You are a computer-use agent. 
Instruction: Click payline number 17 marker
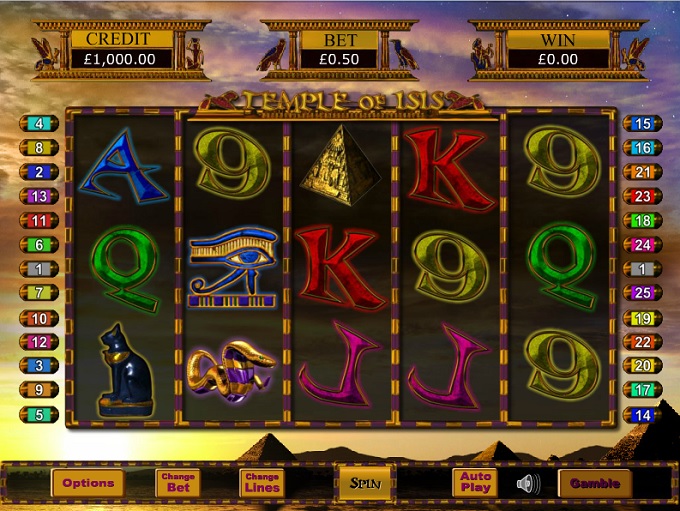coord(642,390)
